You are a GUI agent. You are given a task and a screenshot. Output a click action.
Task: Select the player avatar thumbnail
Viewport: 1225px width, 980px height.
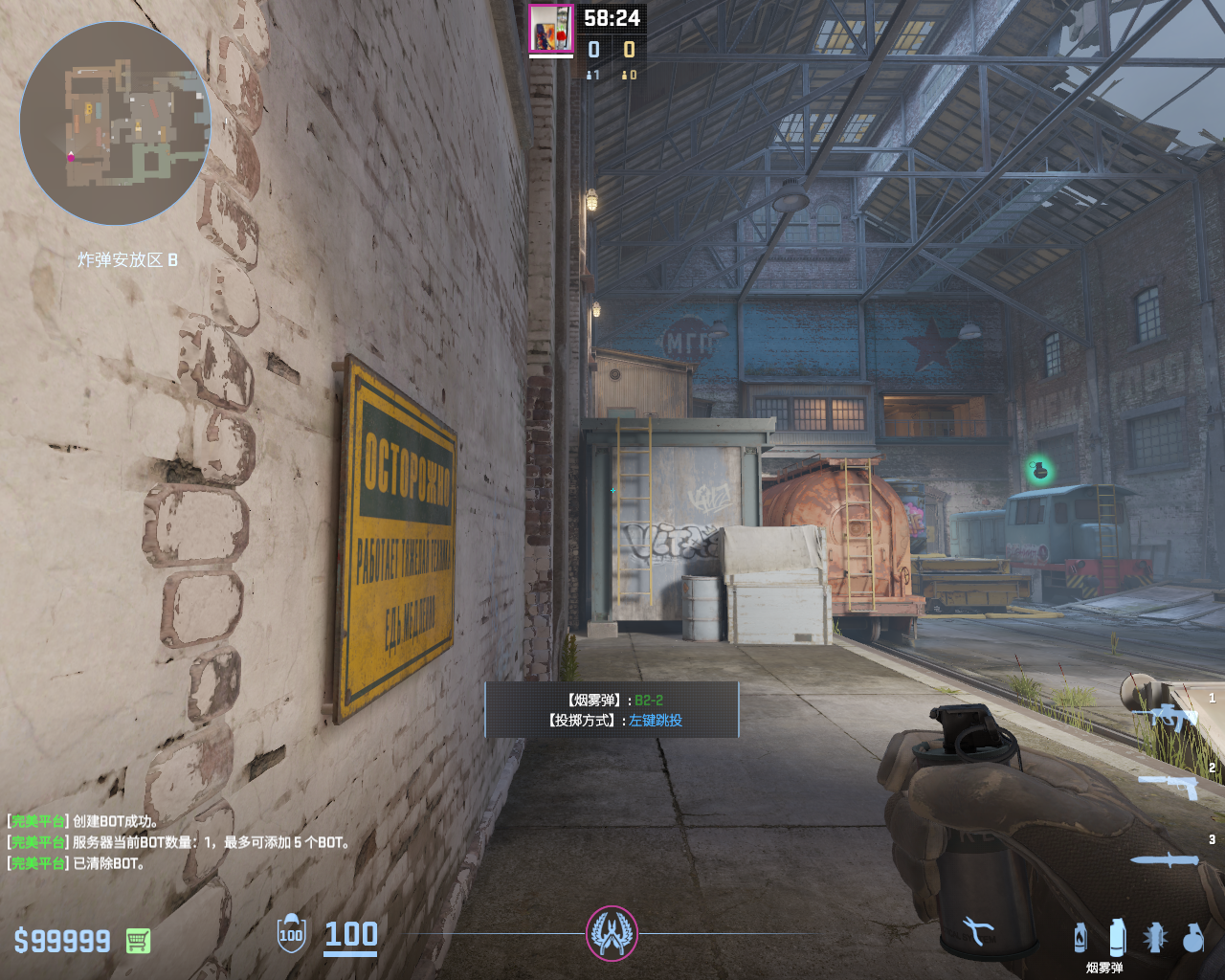pos(551,29)
